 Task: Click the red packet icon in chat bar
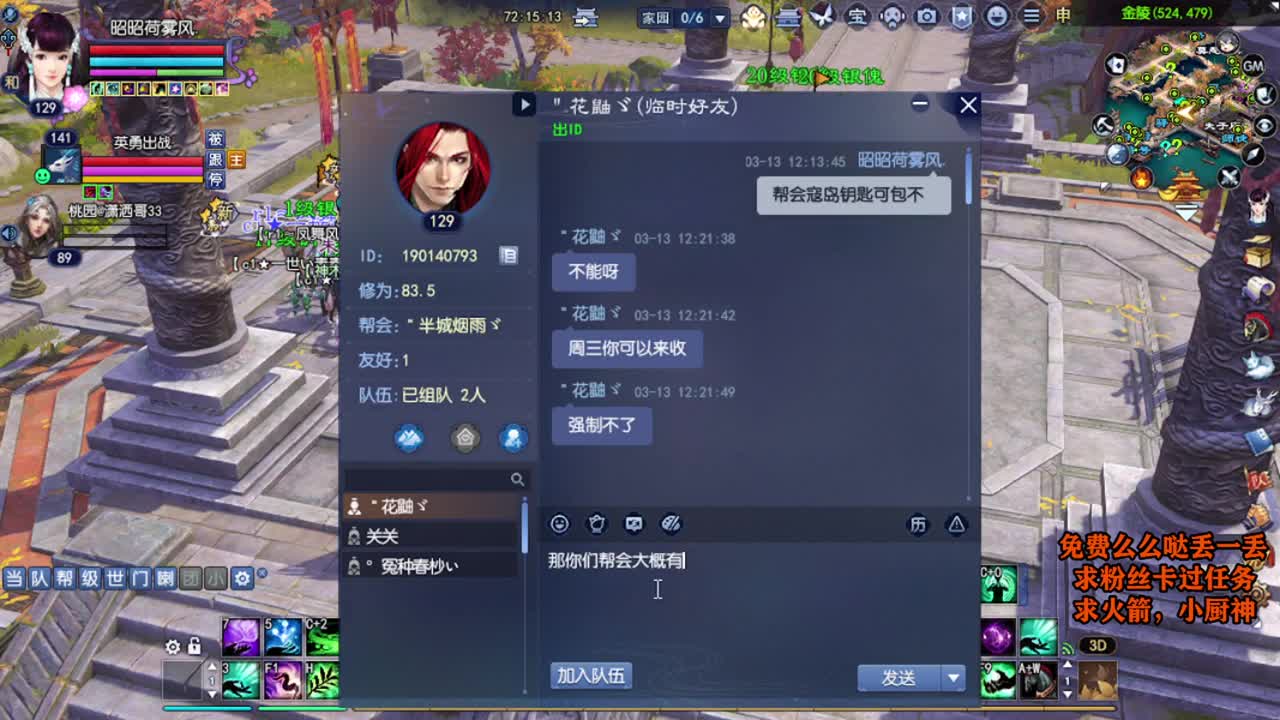click(597, 523)
